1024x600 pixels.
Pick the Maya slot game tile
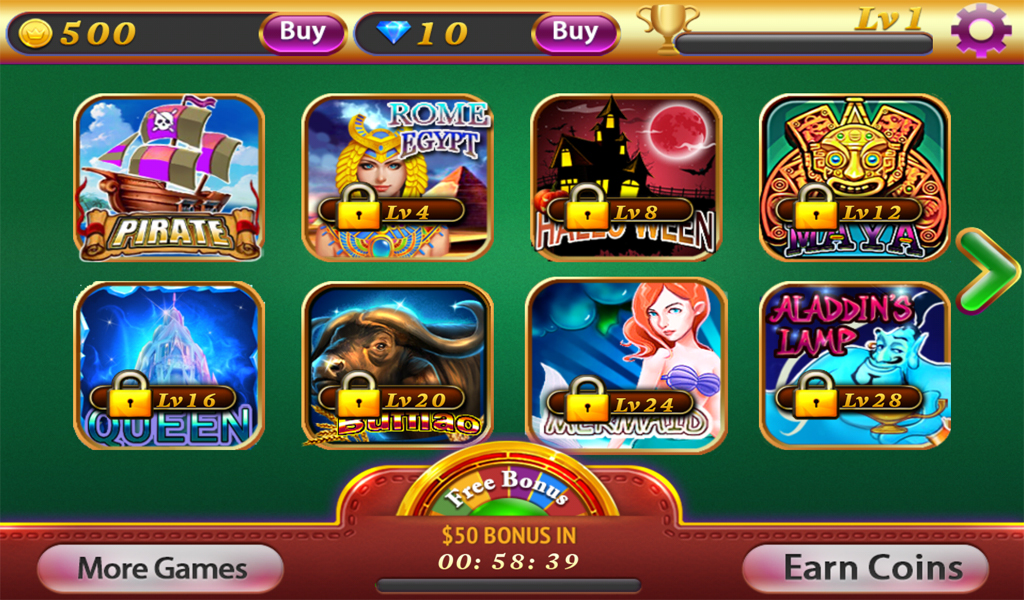coord(854,178)
